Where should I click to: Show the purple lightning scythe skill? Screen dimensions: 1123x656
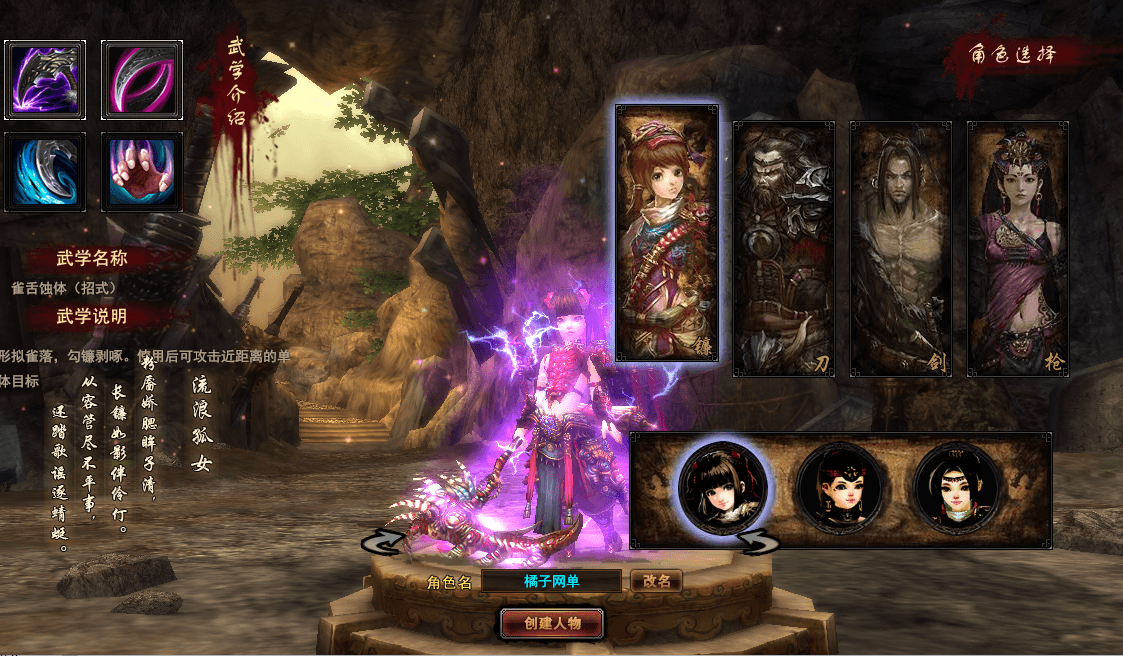pos(45,79)
